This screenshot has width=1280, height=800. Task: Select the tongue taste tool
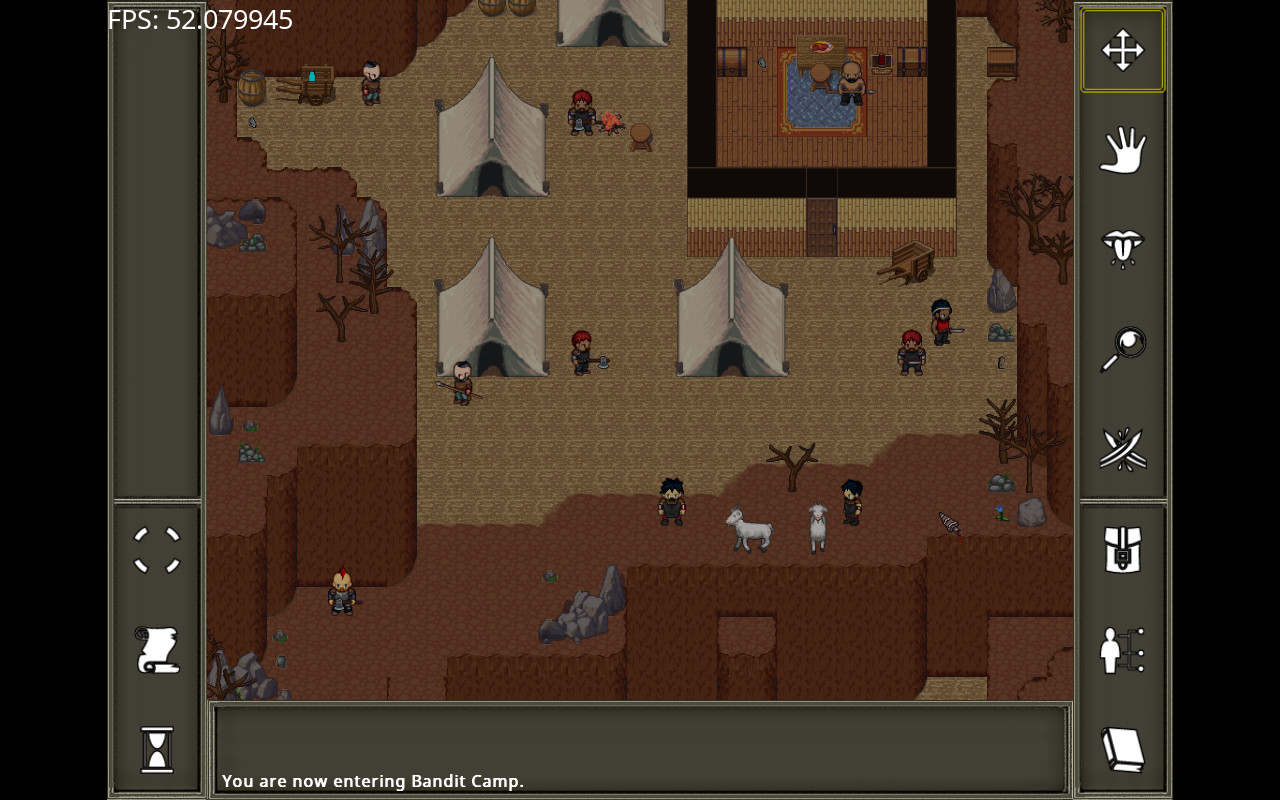(1122, 249)
